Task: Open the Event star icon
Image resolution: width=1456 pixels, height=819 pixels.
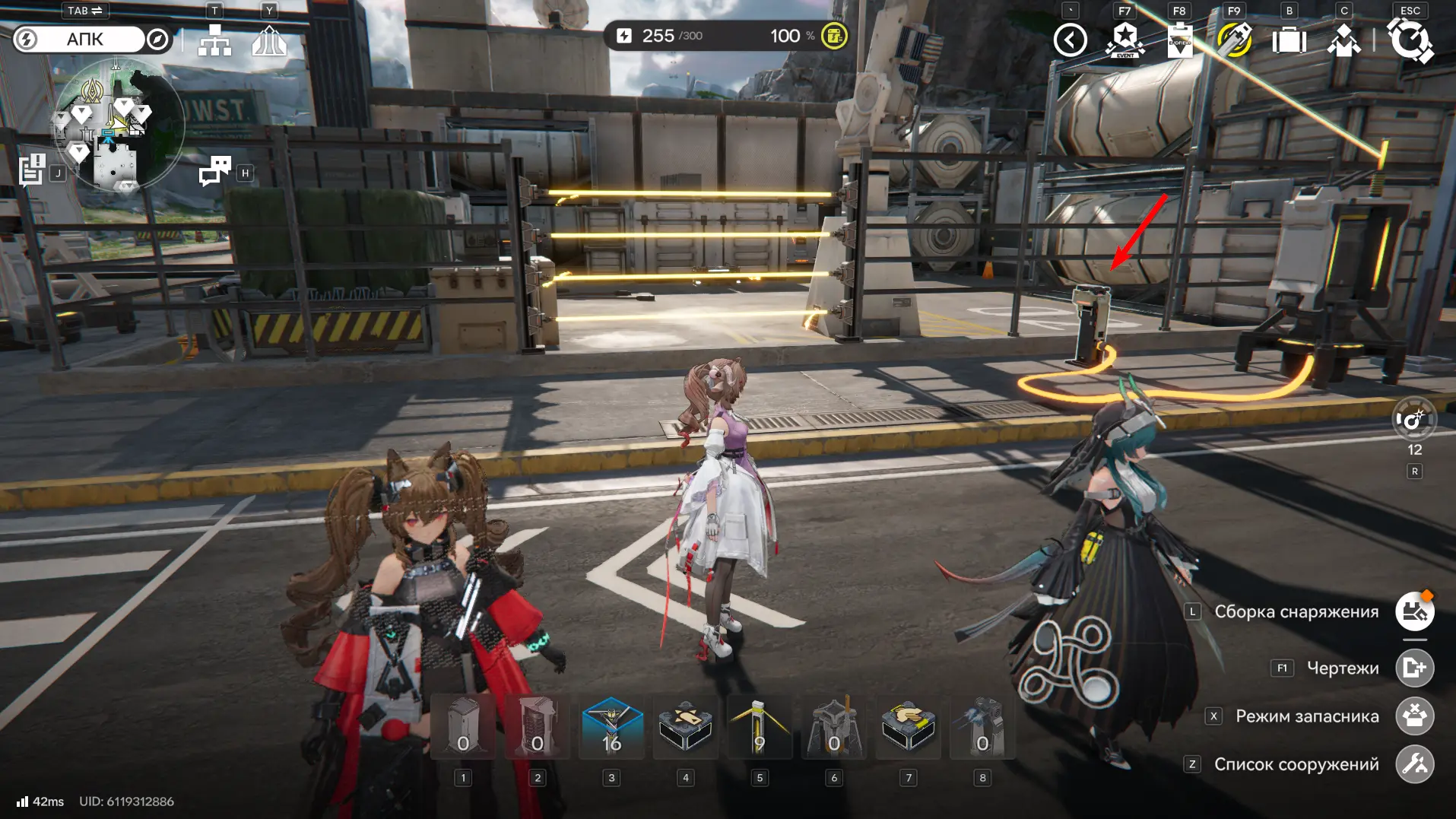Action: click(1125, 40)
